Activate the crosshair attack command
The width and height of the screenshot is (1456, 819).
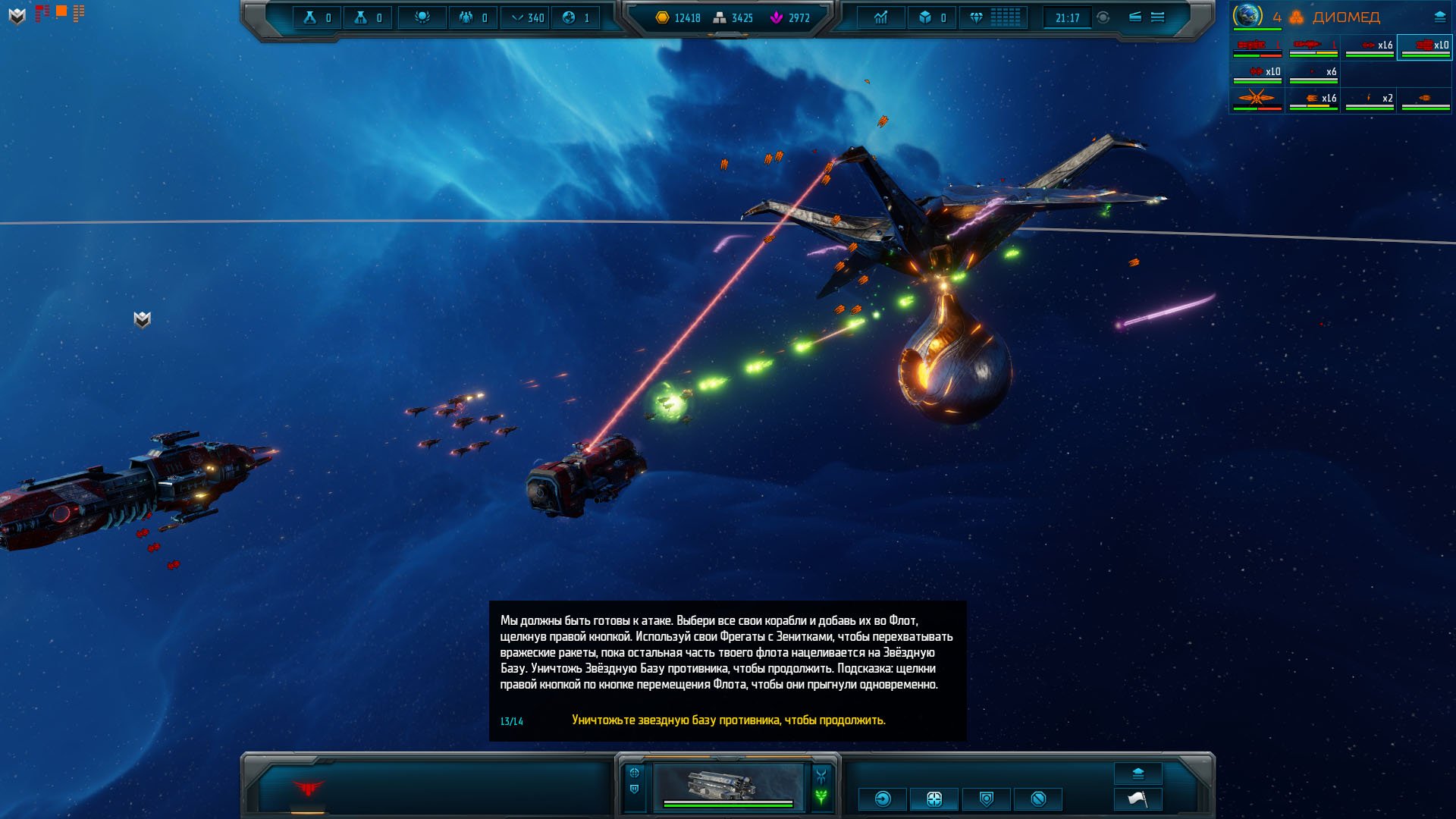[934, 799]
